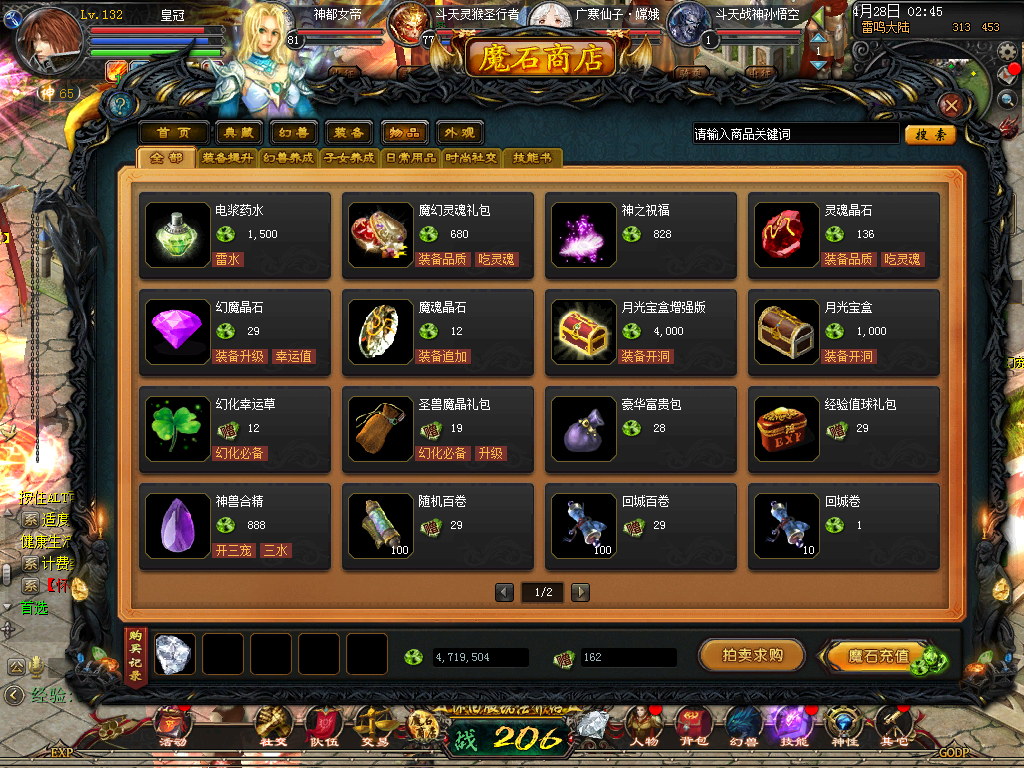Open the 技能书 sub-tab
The width and height of the screenshot is (1024, 768).
pyautogui.click(x=533, y=158)
